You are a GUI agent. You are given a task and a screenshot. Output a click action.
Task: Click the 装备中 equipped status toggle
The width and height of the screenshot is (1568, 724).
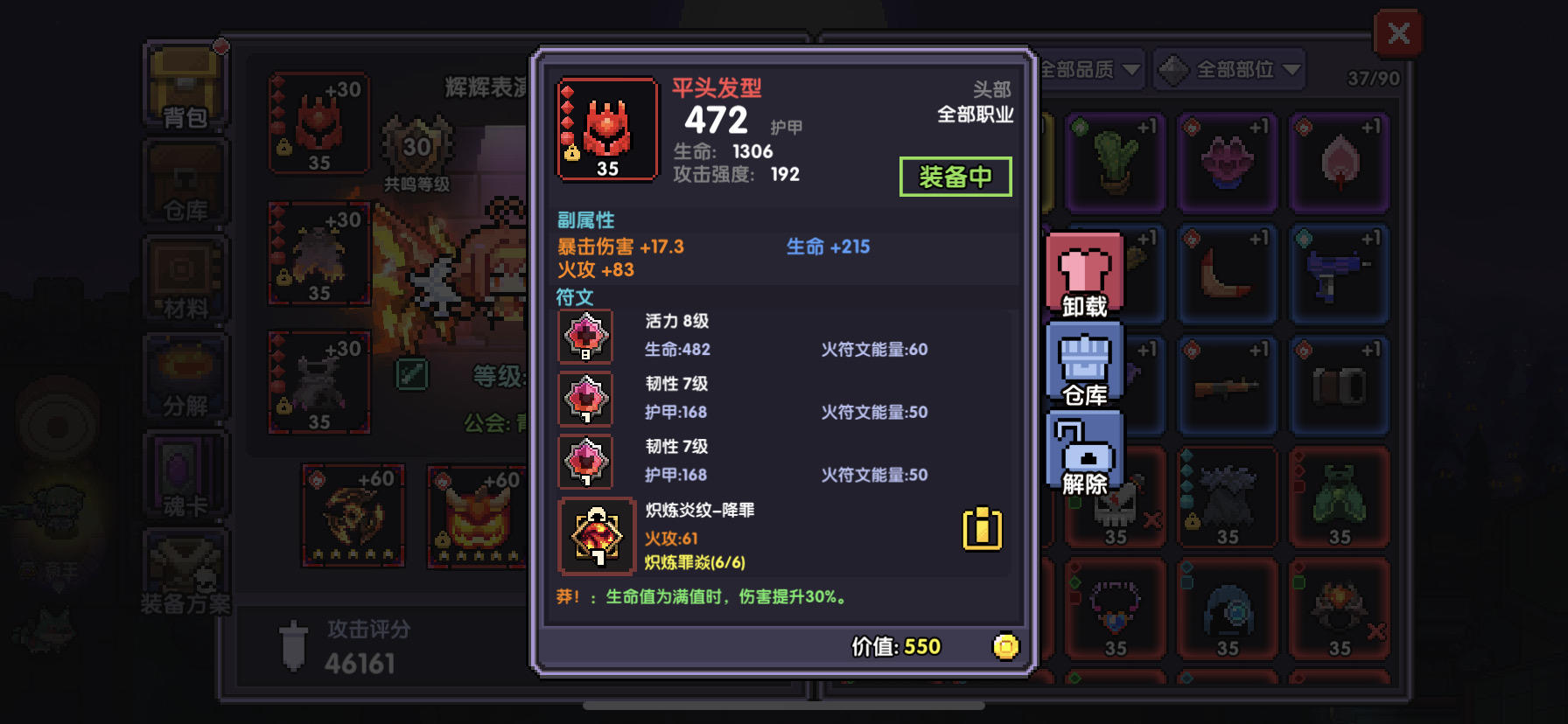coord(955,177)
